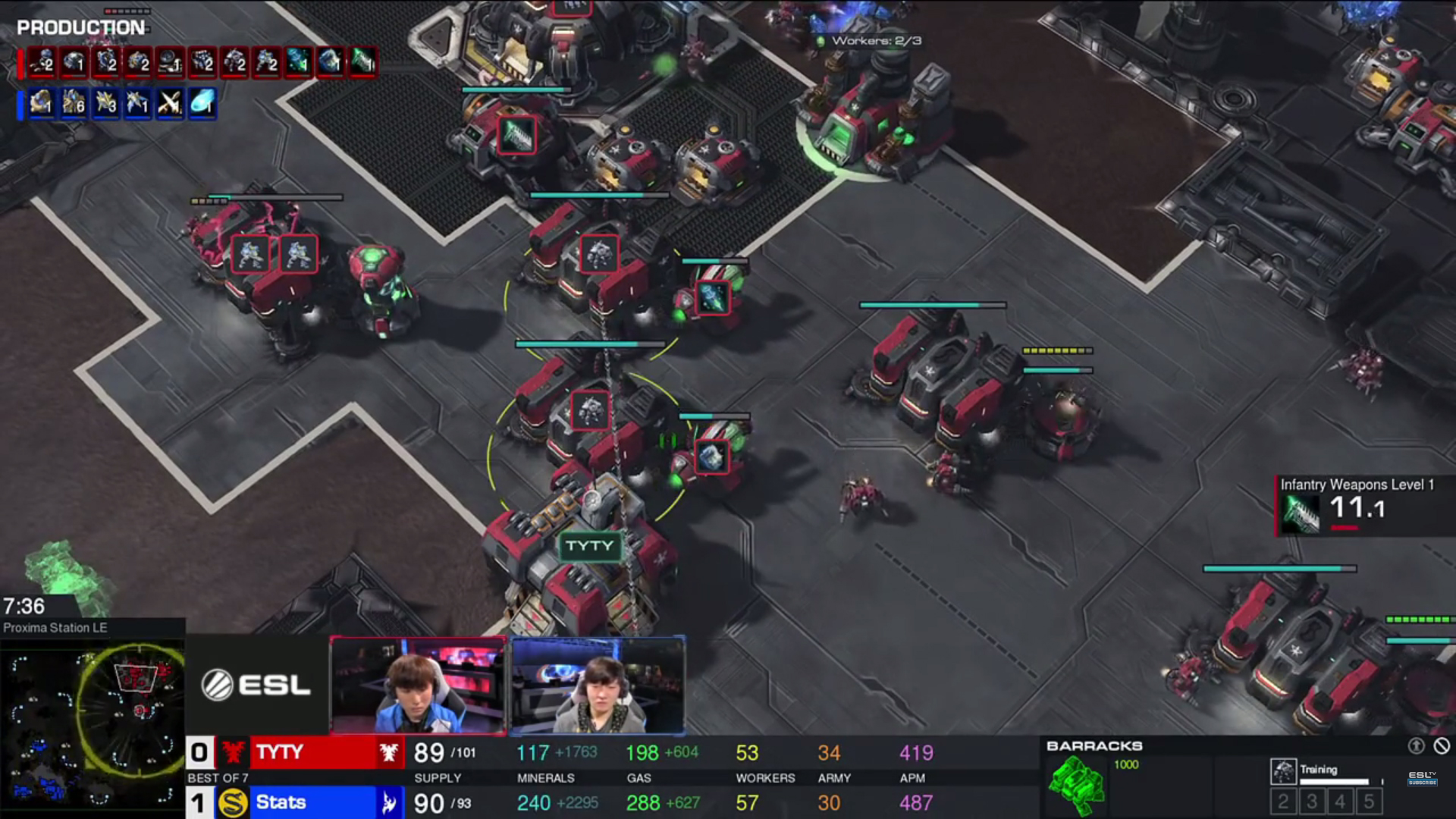This screenshot has width=1456, height=819.
Task: Click the green Infantry Weapons icon in red row
Action: tap(363, 62)
